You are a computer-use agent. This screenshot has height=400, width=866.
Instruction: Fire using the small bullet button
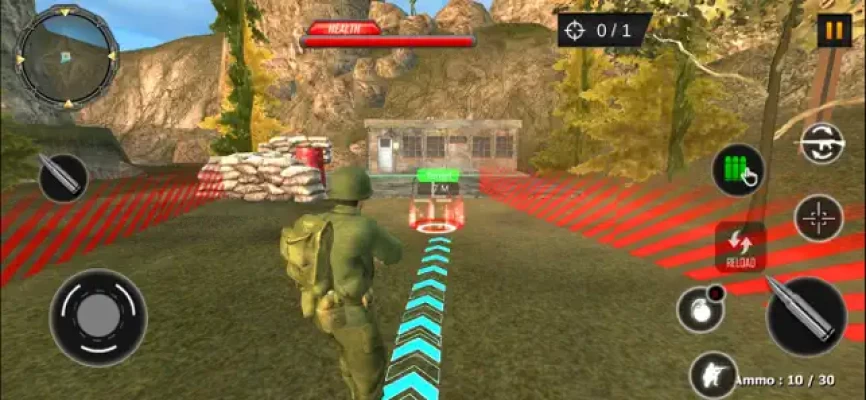tap(63, 177)
